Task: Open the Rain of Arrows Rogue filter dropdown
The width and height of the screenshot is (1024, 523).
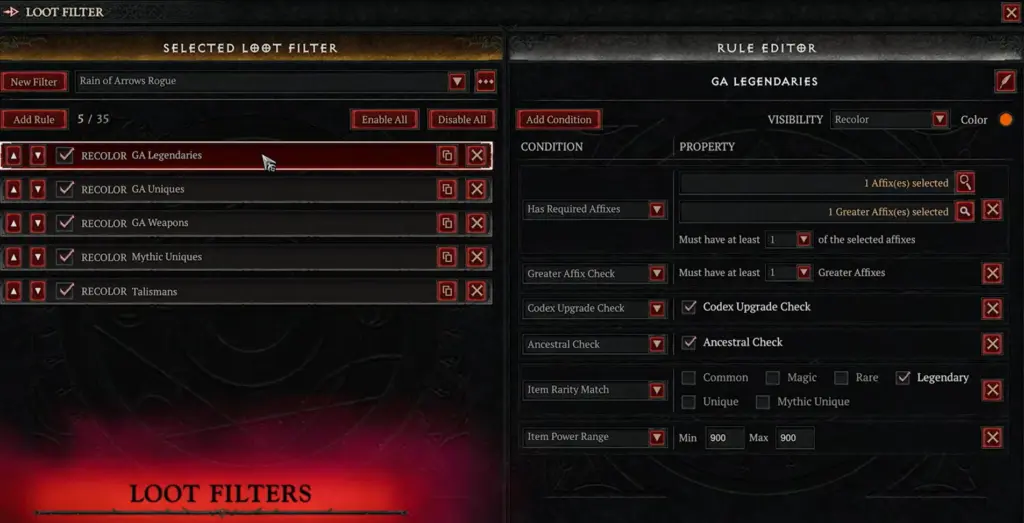Action: [457, 82]
